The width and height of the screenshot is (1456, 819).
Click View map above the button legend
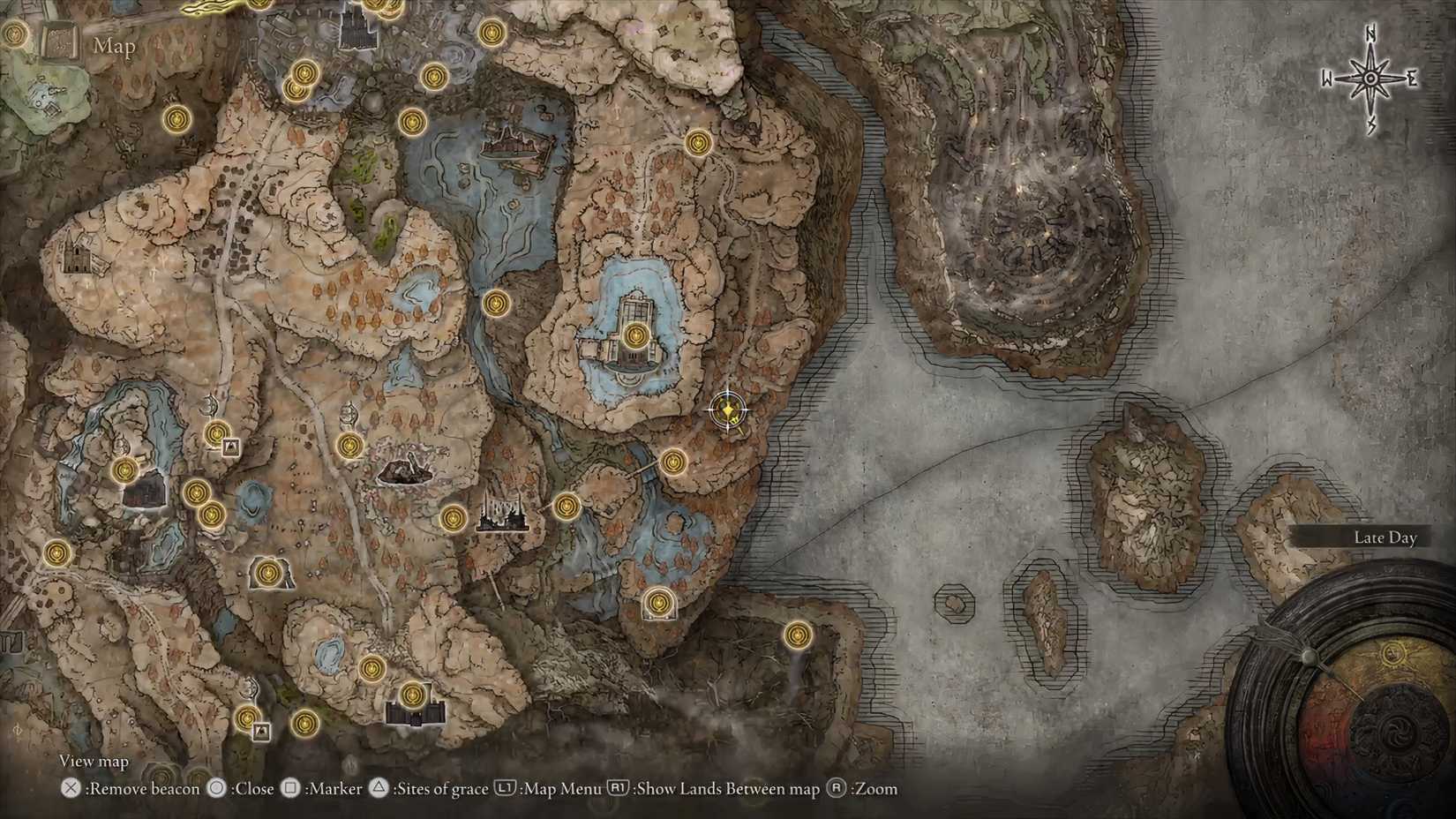pos(94,760)
